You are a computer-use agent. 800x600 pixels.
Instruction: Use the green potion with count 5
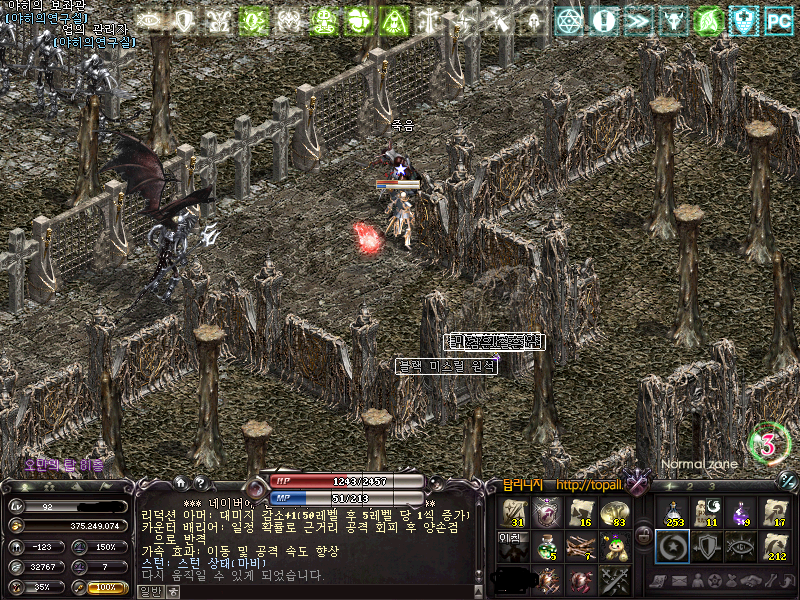coord(547,546)
